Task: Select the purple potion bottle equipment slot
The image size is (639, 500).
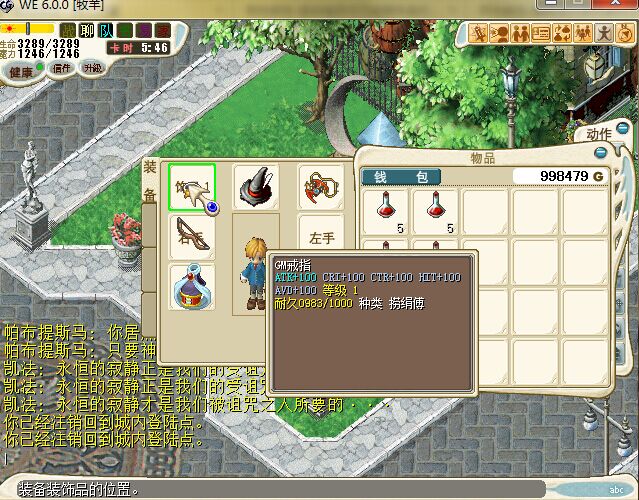Action: pos(192,286)
